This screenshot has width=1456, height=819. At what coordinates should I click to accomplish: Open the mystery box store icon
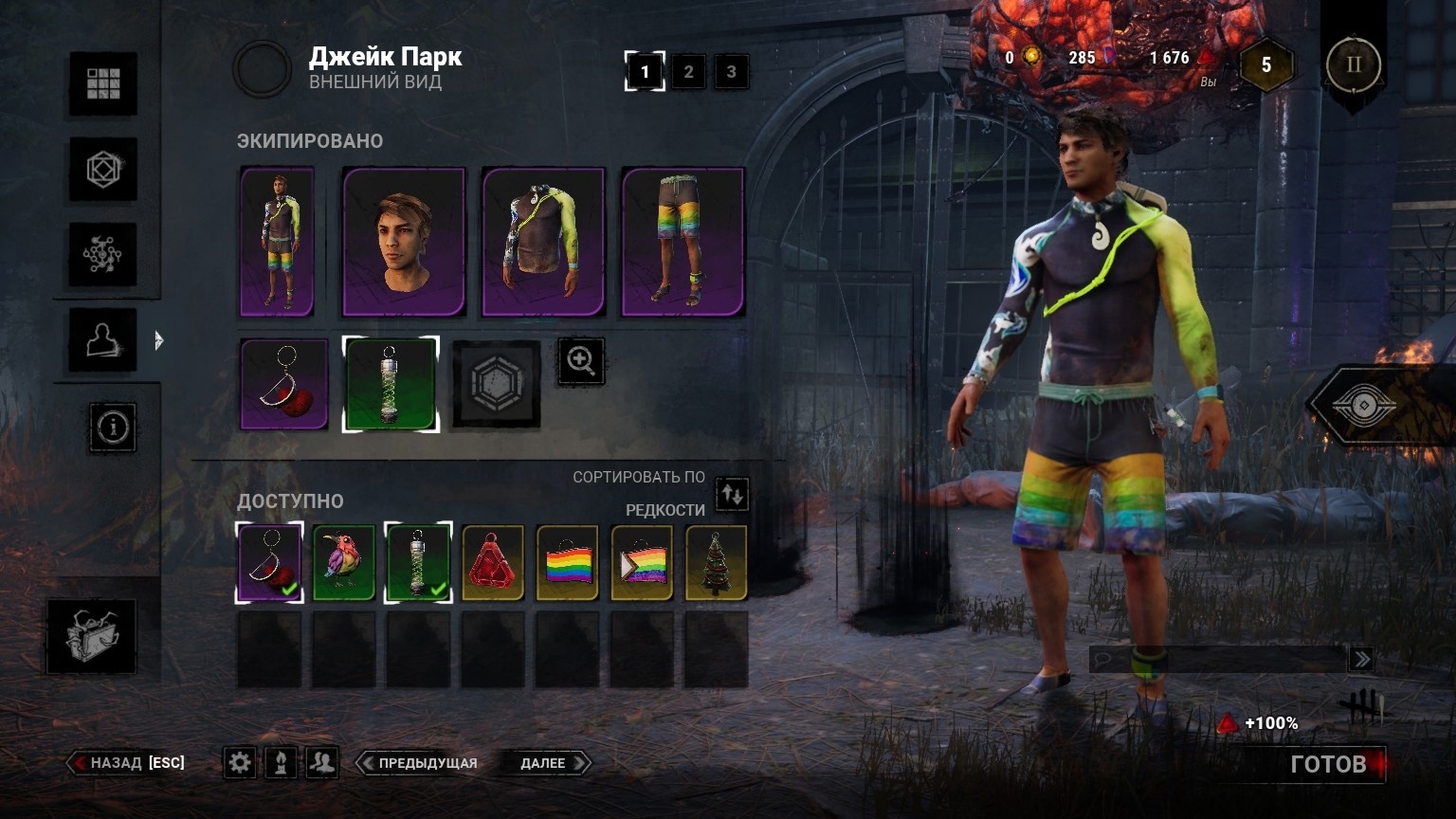91,636
